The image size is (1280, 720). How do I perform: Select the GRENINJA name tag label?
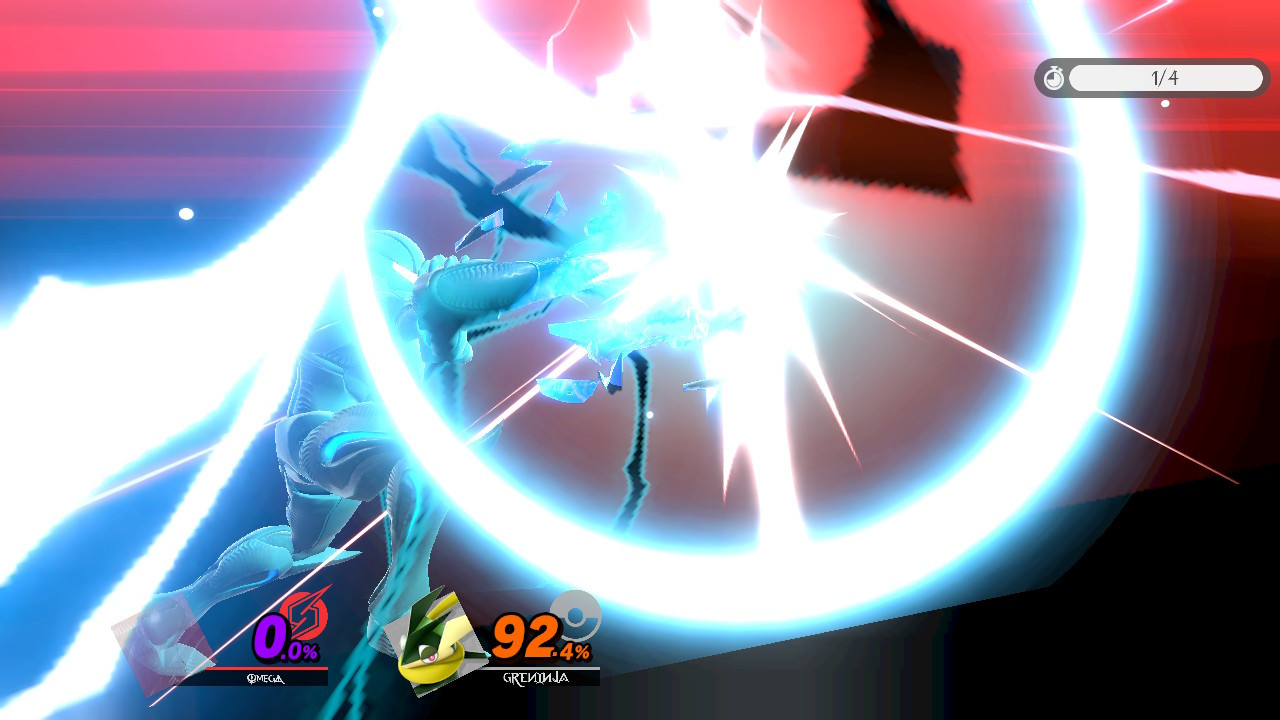(x=530, y=678)
